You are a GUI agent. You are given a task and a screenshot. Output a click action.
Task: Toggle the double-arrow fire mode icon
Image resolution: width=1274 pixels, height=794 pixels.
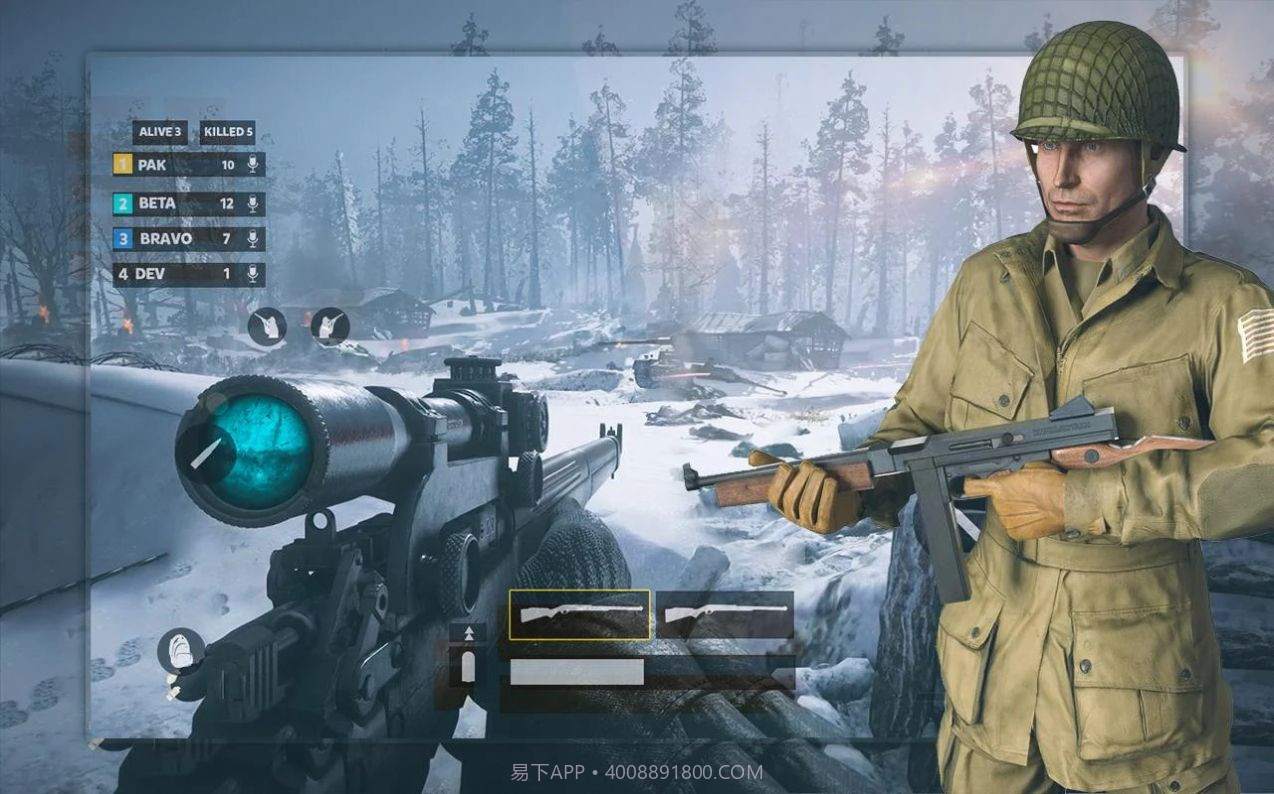point(468,632)
